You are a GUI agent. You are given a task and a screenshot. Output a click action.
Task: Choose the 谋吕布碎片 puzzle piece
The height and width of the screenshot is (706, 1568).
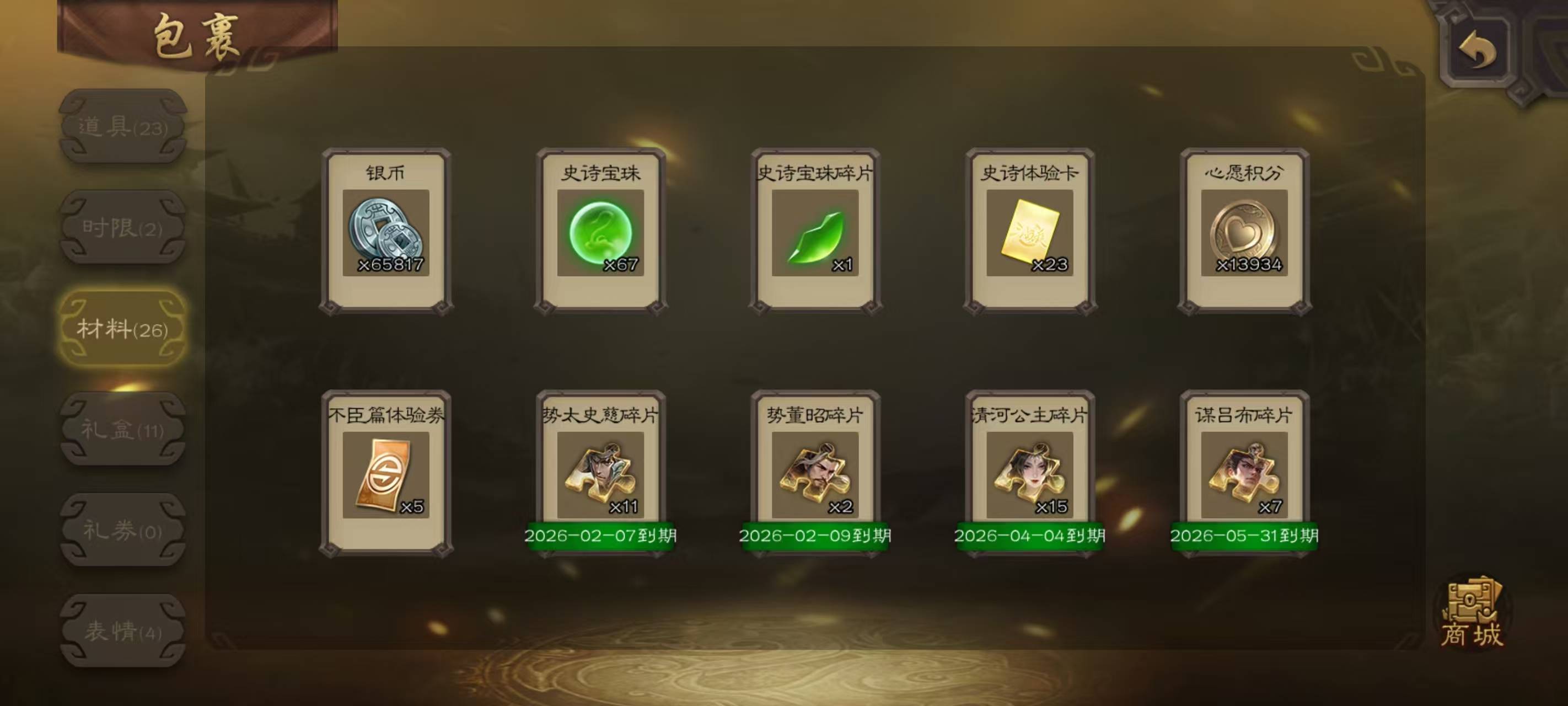coord(1244,474)
